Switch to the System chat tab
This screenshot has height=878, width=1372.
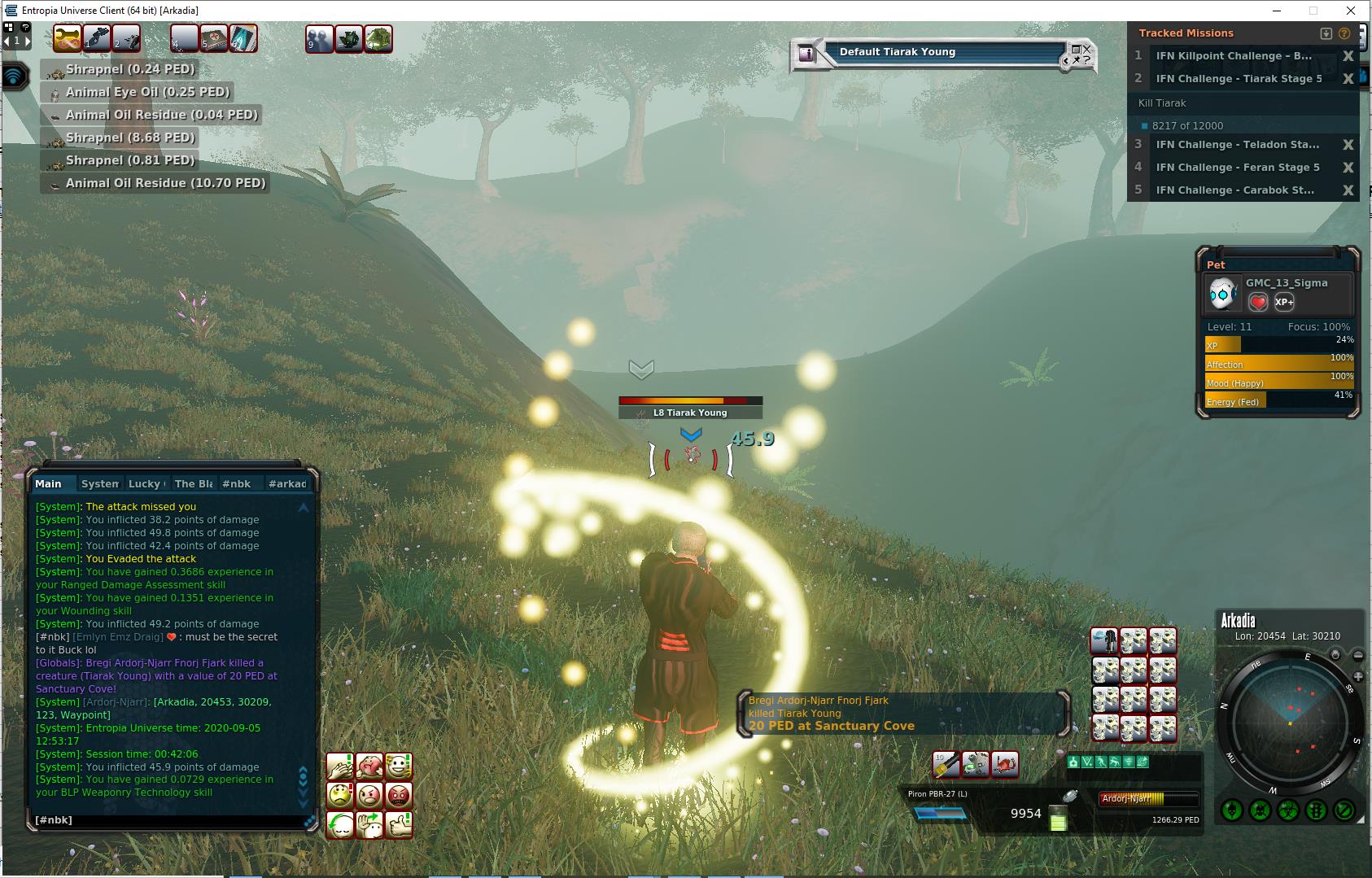coord(100,483)
